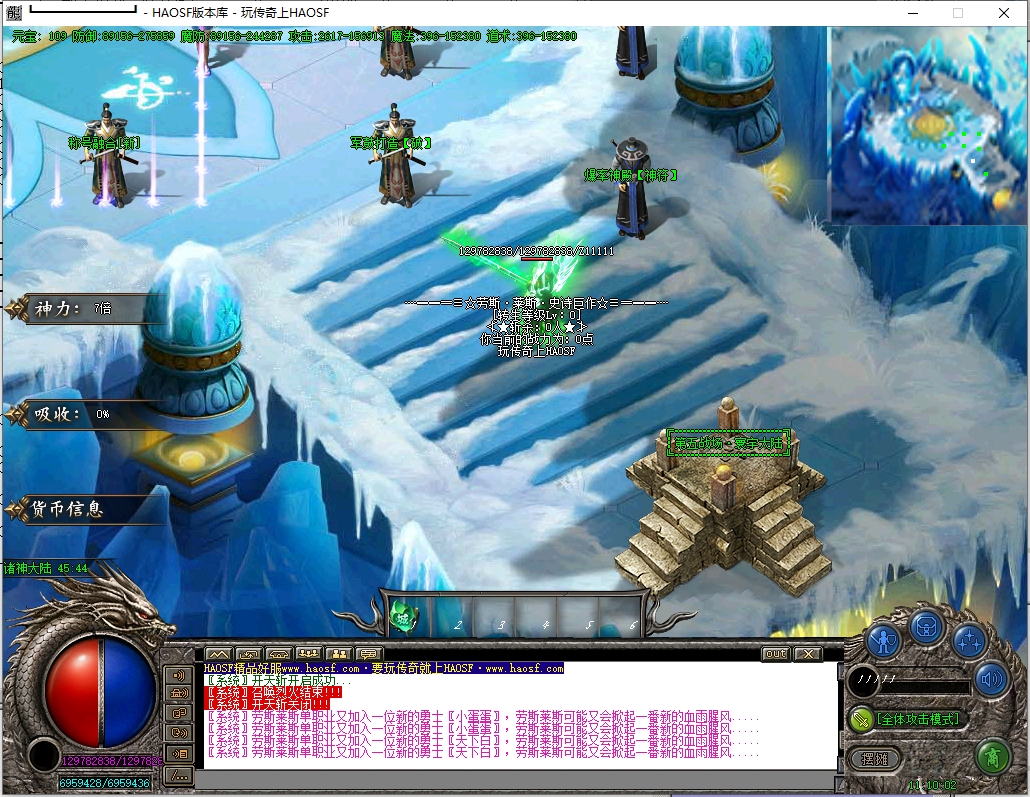1030x797 pixels.
Task: Select the green scroll in hotbar slot 1
Action: [x=405, y=616]
